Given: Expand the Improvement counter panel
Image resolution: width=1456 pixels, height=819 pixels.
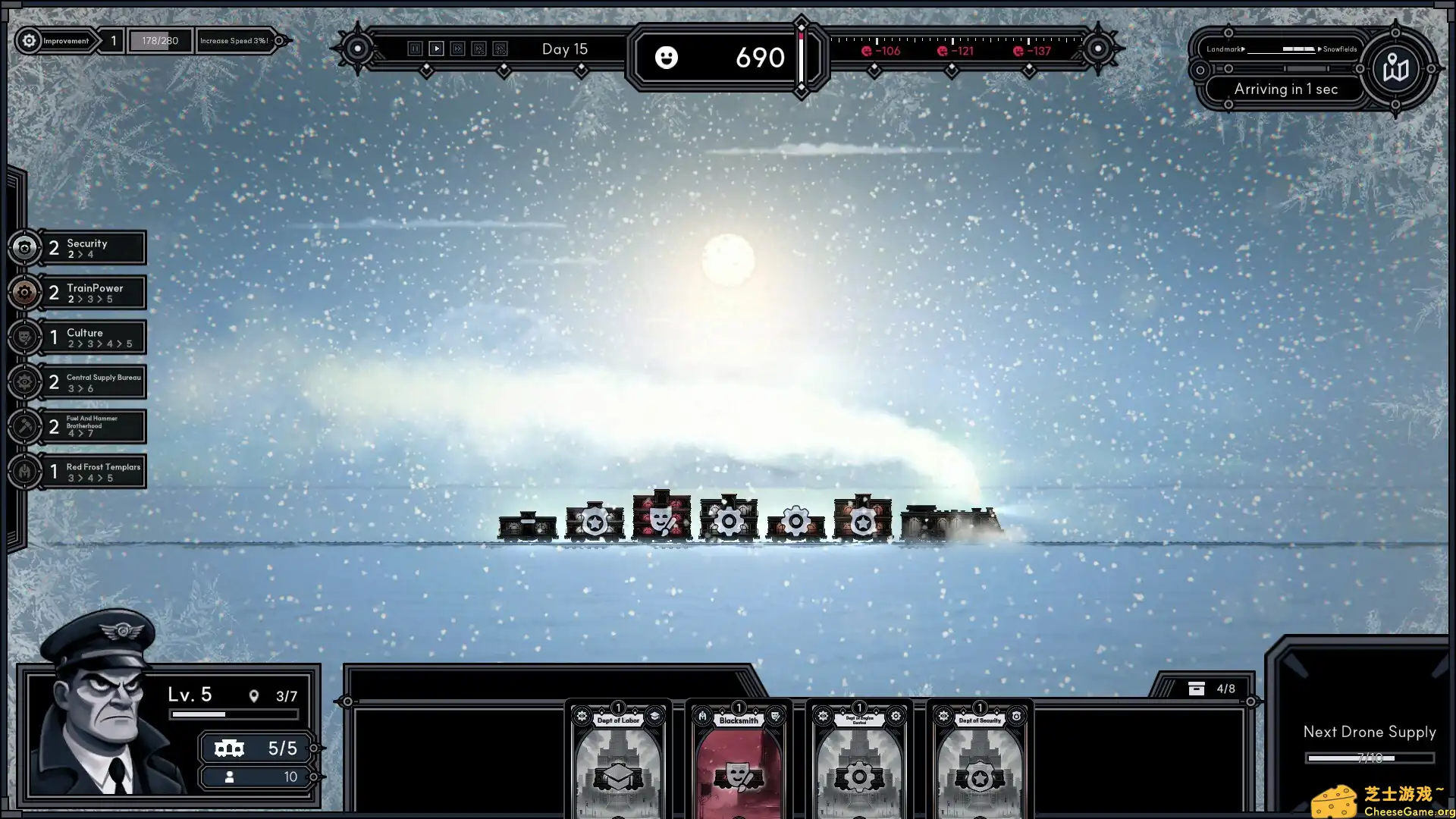Looking at the screenshot, I should pyautogui.click(x=112, y=41).
